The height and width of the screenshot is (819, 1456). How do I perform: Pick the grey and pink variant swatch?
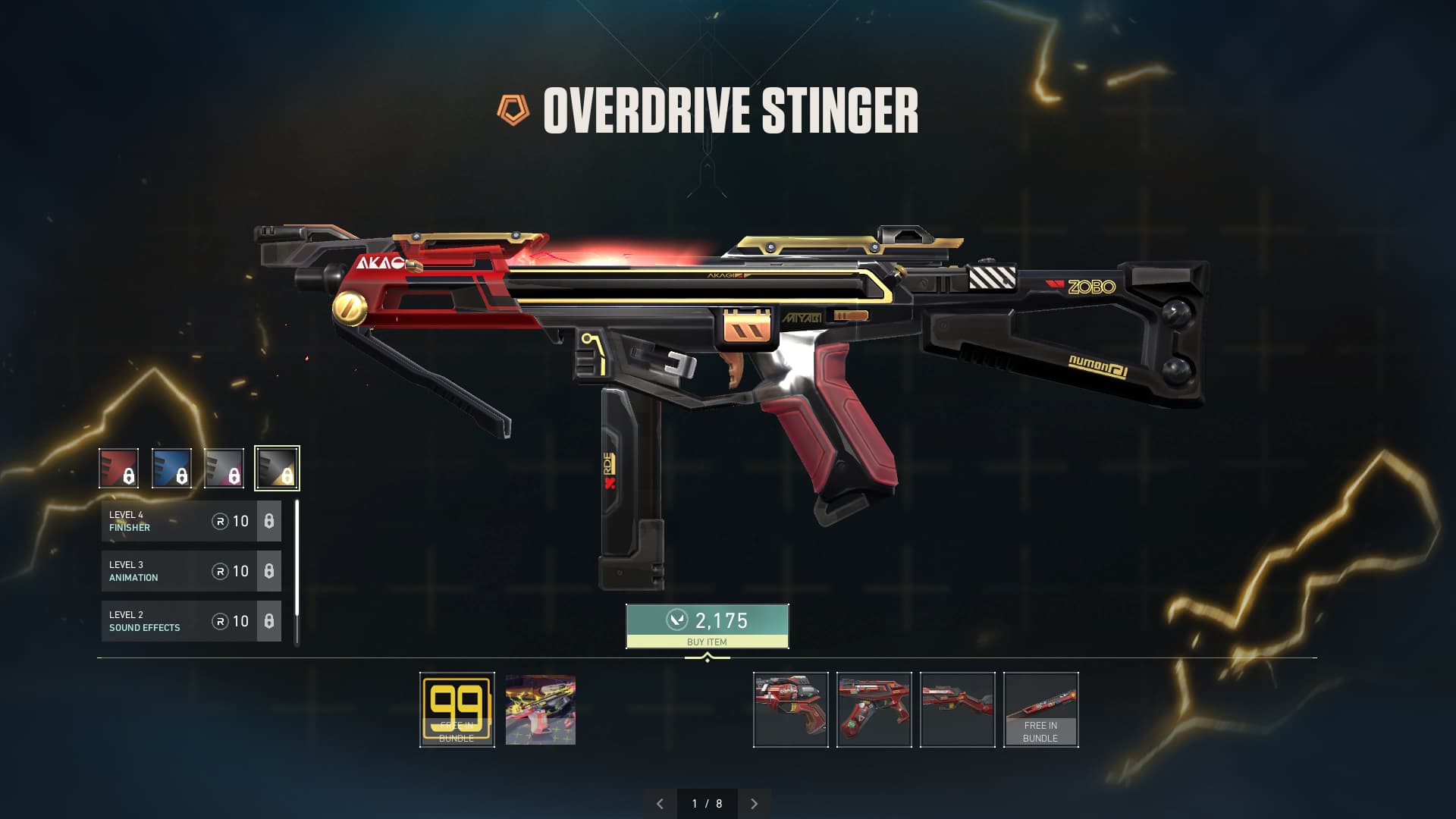pyautogui.click(x=224, y=468)
